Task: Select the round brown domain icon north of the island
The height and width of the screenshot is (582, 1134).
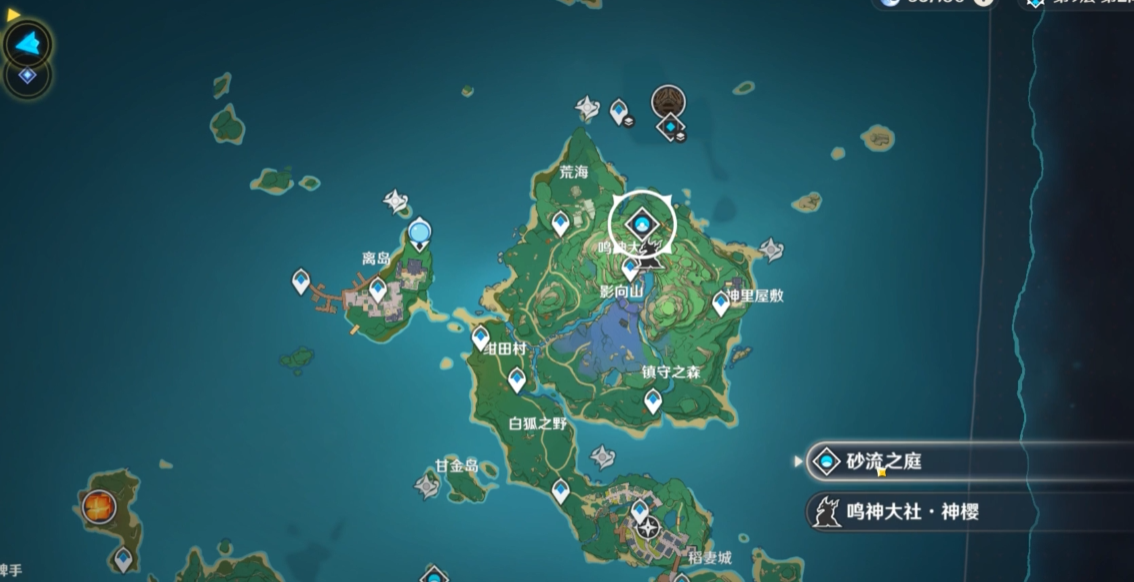Action: coord(669,101)
